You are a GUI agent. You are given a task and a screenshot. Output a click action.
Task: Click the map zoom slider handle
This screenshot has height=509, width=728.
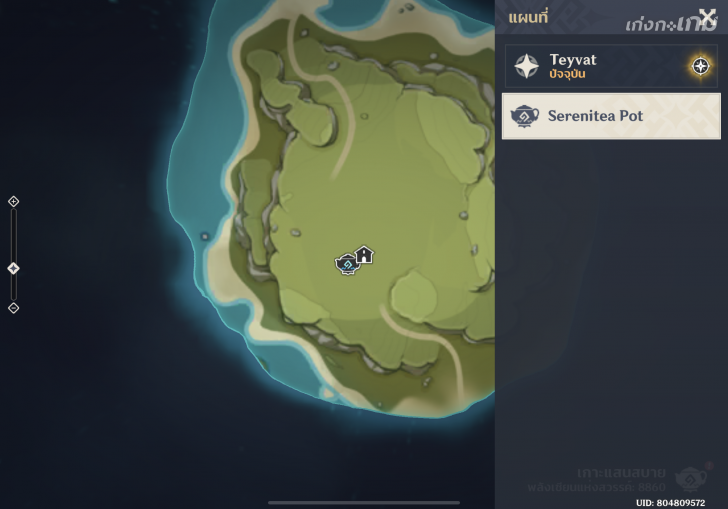(13, 268)
